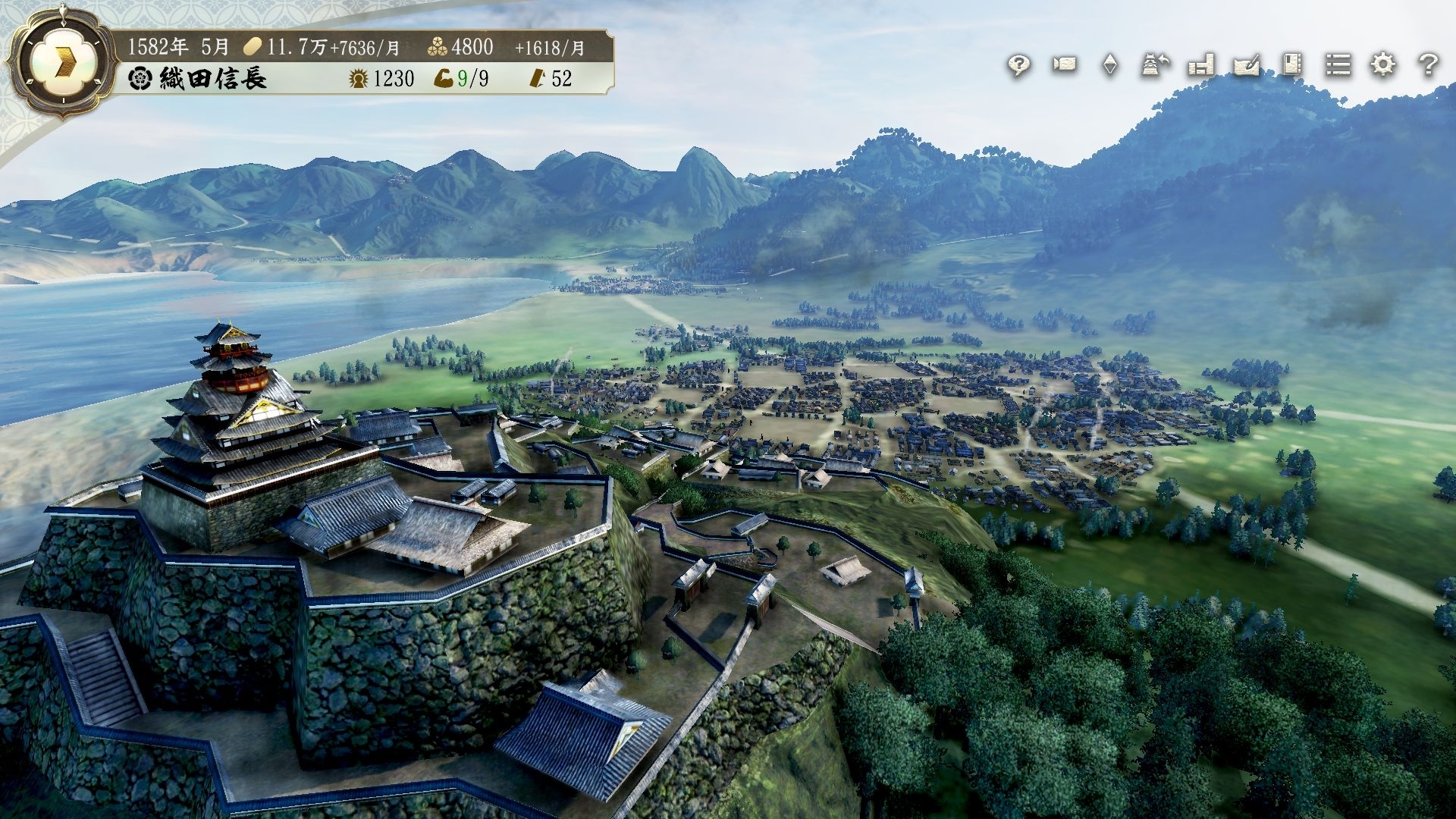
Task: Open help with the question mark
Action: (1429, 65)
